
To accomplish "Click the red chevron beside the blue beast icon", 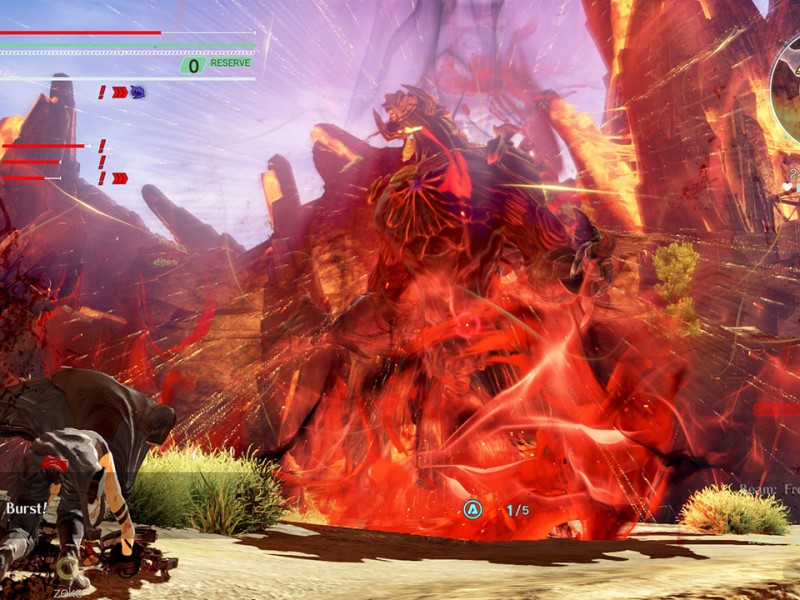I will tap(120, 92).
